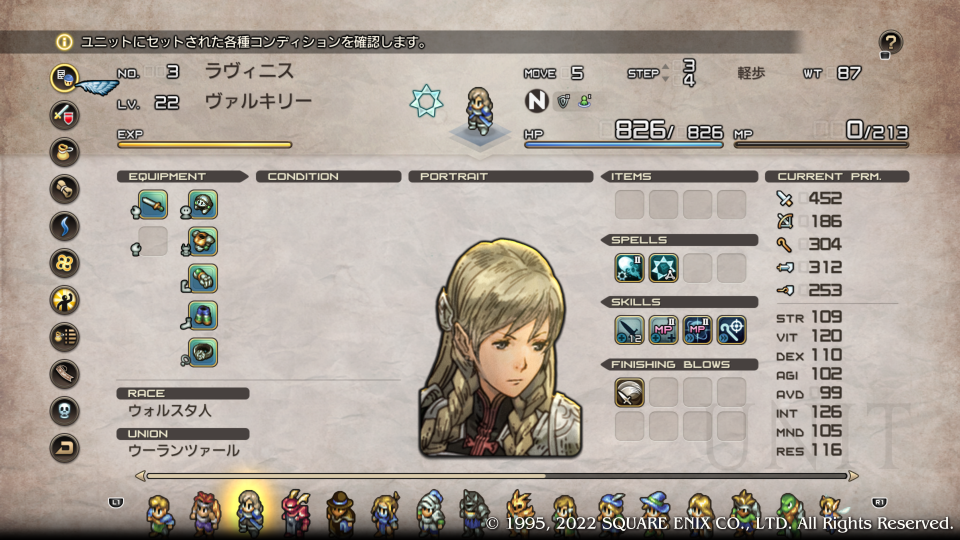960x540 pixels.
Task: Choose the blue swirl sidebar tab
Action: (x=65, y=225)
